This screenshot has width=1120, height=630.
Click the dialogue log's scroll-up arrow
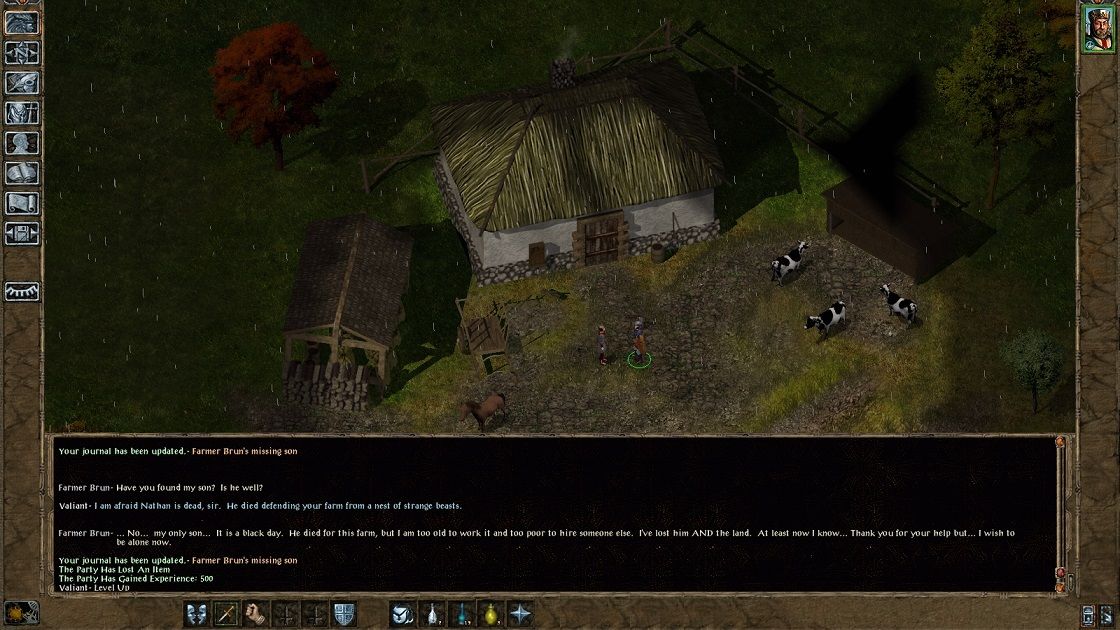tap(1061, 441)
